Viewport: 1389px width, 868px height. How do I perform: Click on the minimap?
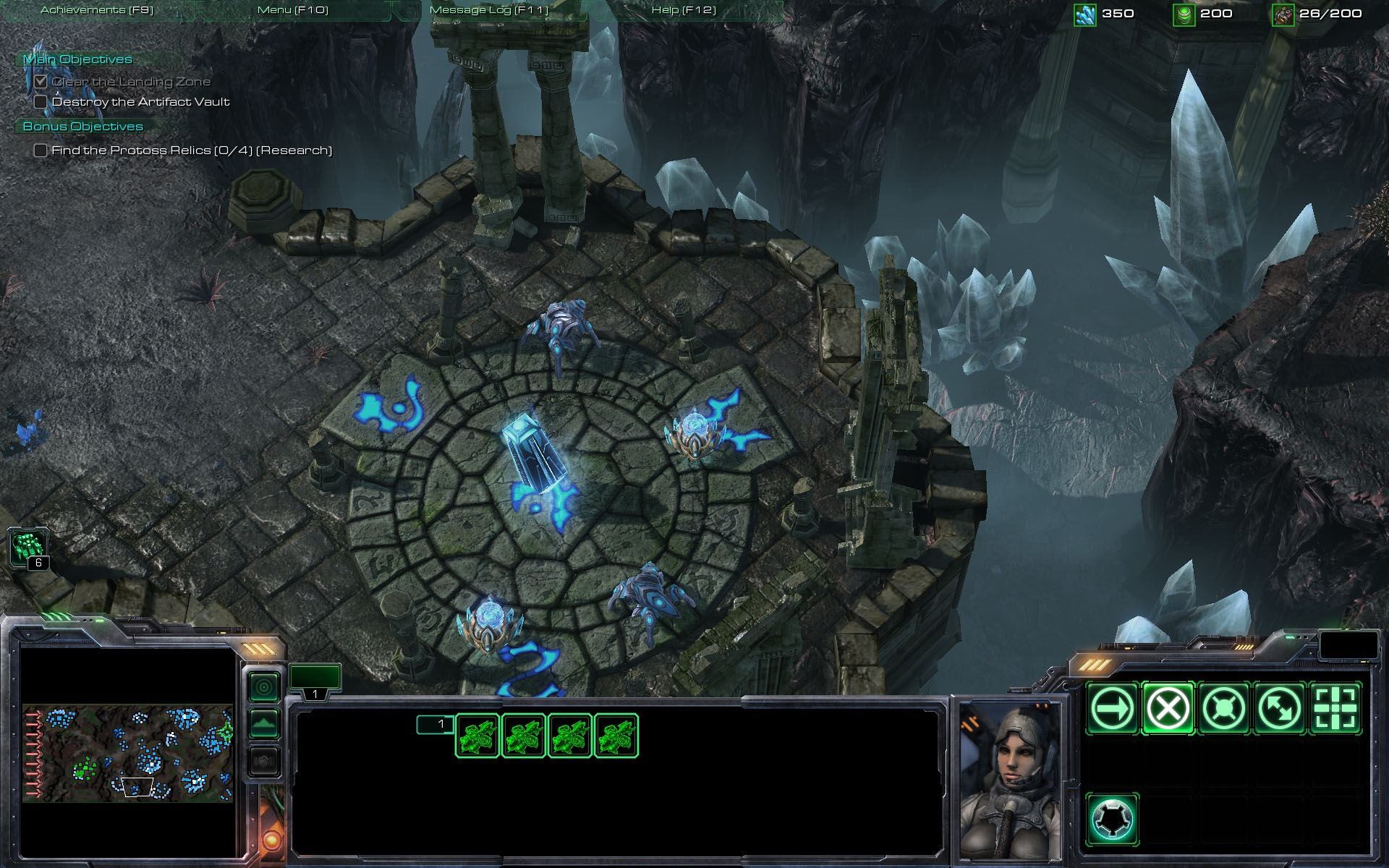[x=127, y=752]
